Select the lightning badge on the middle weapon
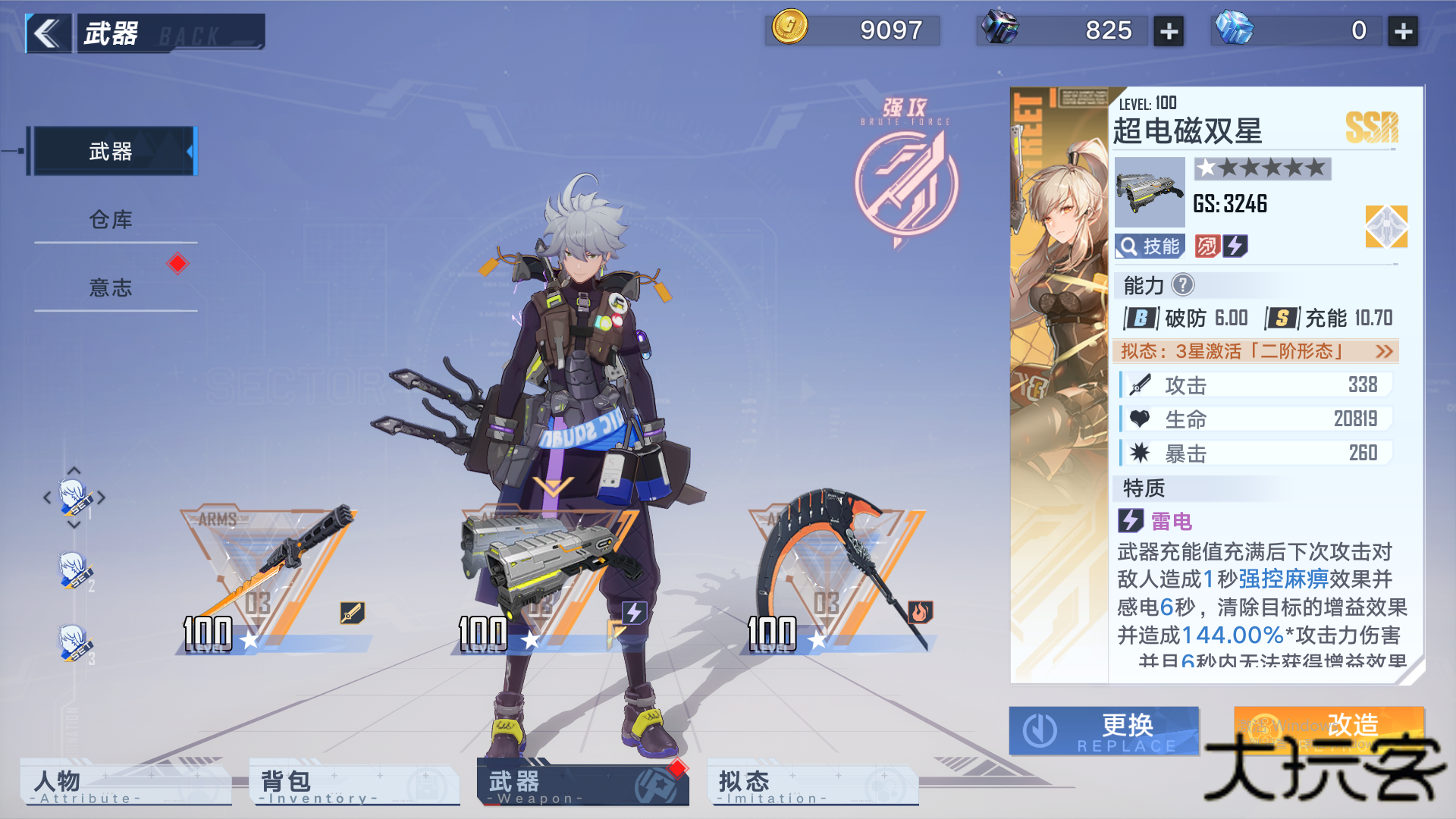1456x819 pixels. pyautogui.click(x=633, y=613)
